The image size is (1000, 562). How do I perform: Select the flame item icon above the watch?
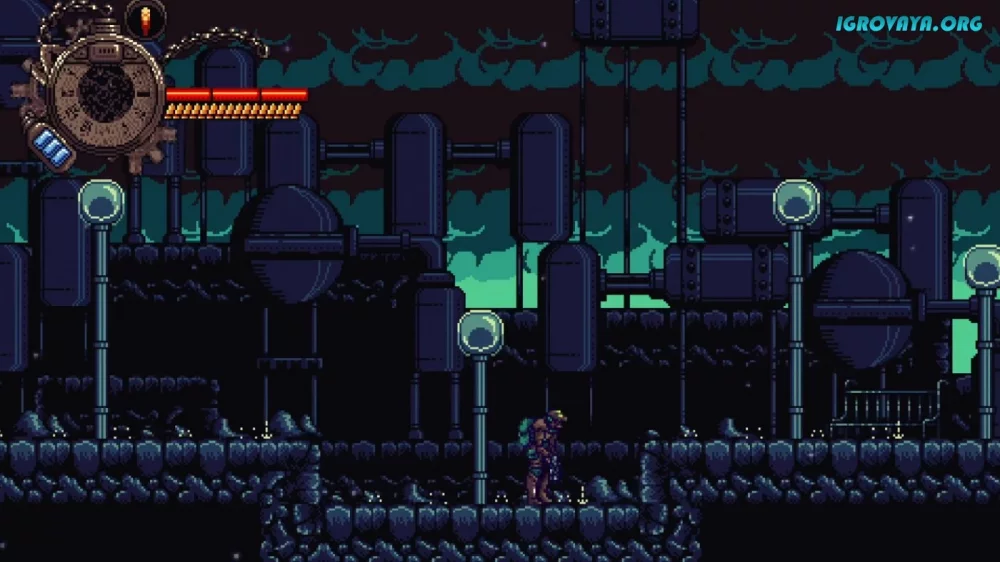pyautogui.click(x=146, y=19)
